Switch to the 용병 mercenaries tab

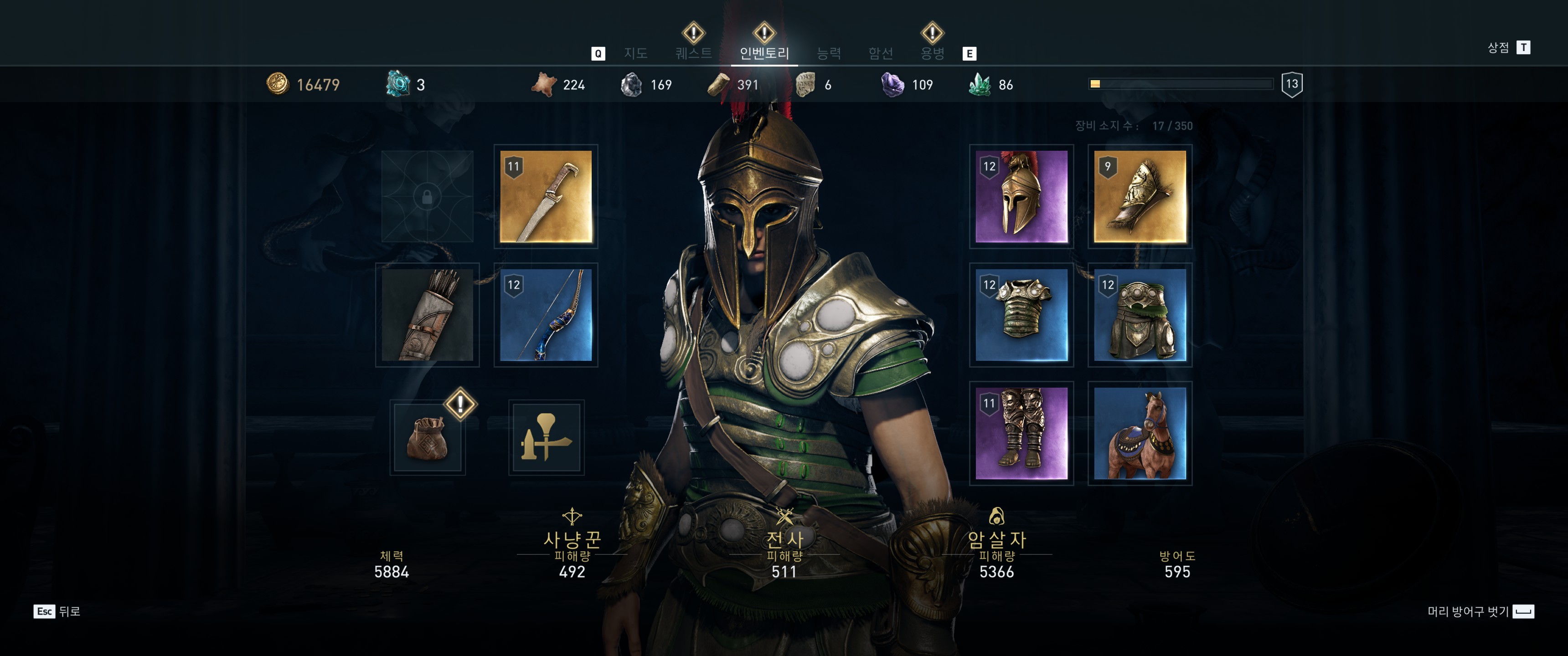(x=932, y=54)
